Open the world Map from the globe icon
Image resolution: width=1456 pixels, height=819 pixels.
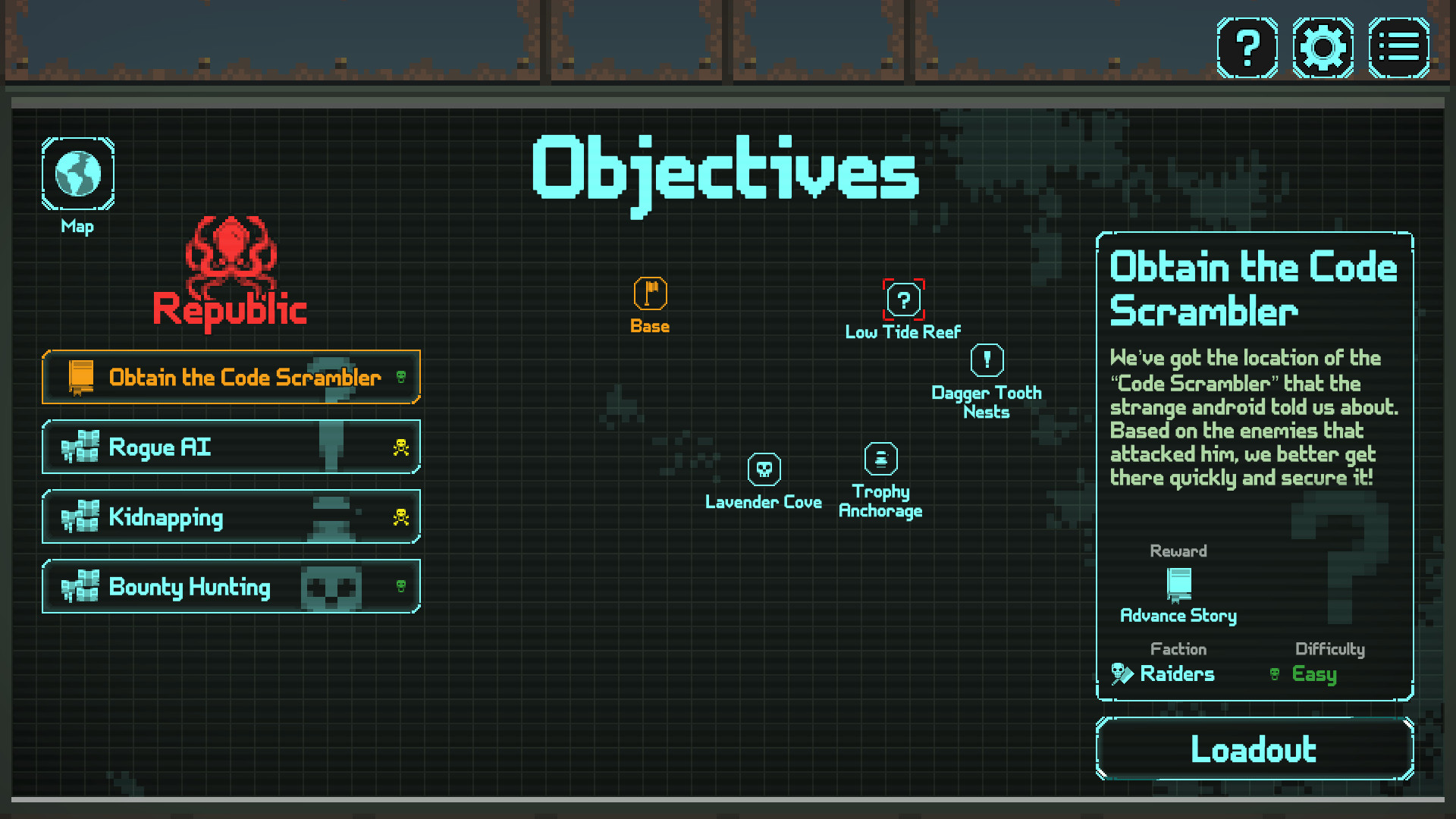click(x=77, y=173)
